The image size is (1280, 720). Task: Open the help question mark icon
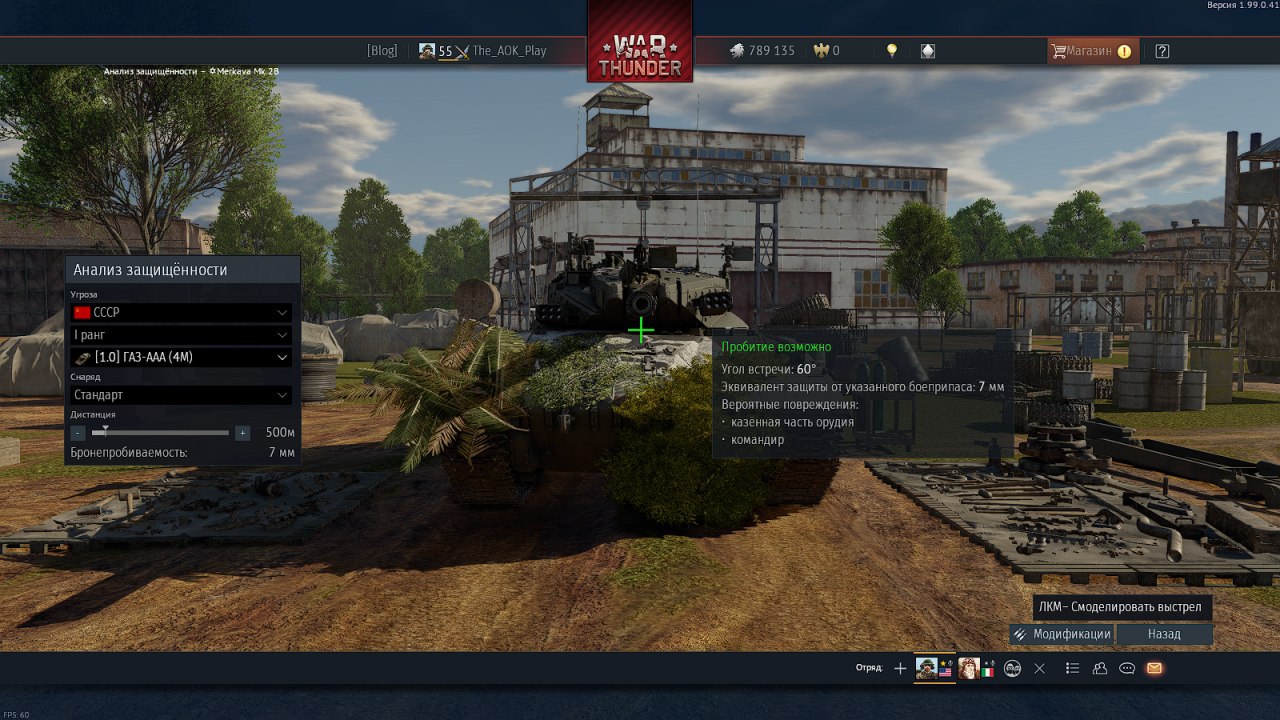tap(1162, 51)
